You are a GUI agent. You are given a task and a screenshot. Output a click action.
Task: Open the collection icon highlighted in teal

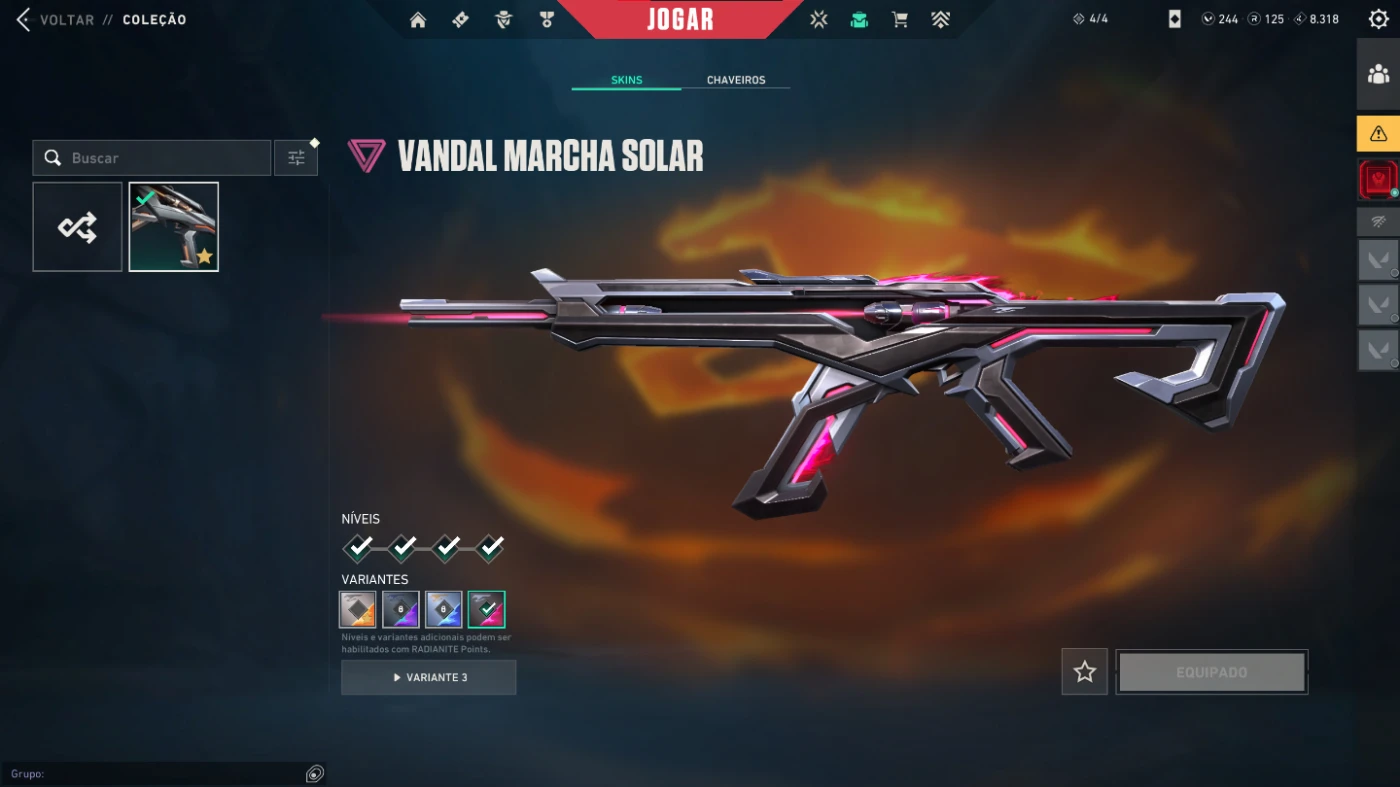[x=859, y=20]
